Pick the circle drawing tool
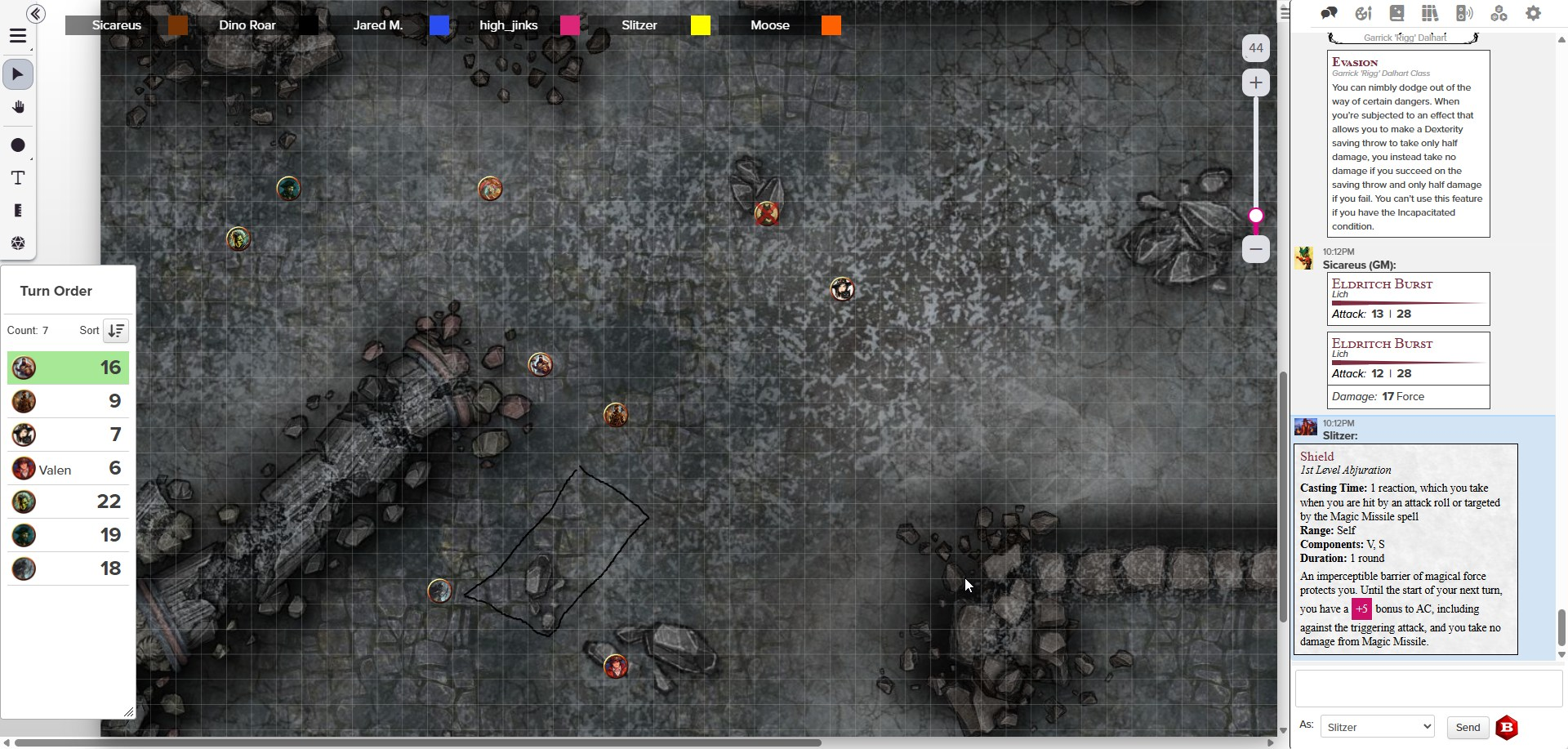 [x=18, y=145]
